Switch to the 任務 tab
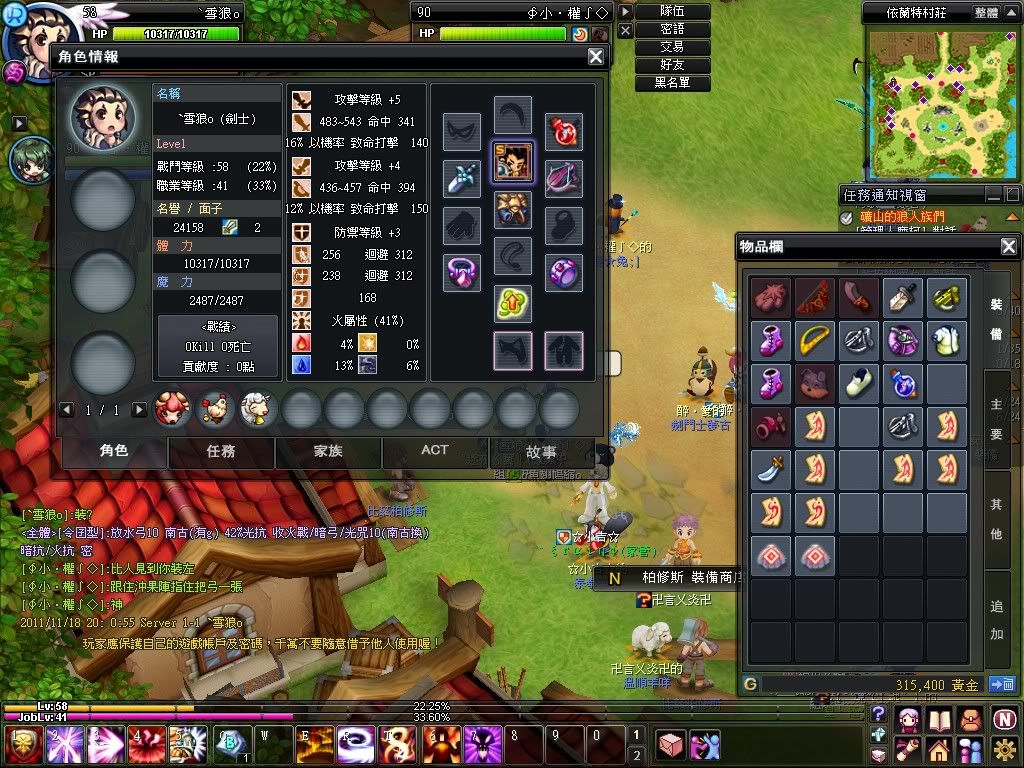Viewport: 1024px width, 768px height. [221, 451]
